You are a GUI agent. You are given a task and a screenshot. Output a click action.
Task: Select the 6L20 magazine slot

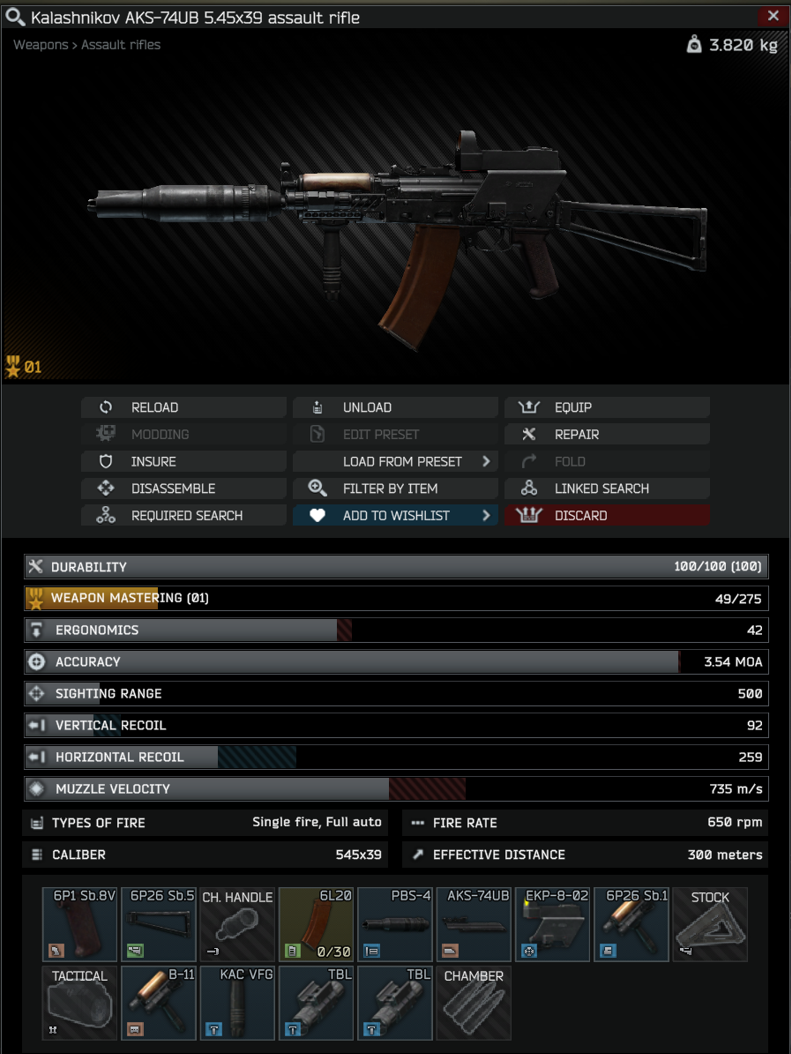(x=316, y=925)
